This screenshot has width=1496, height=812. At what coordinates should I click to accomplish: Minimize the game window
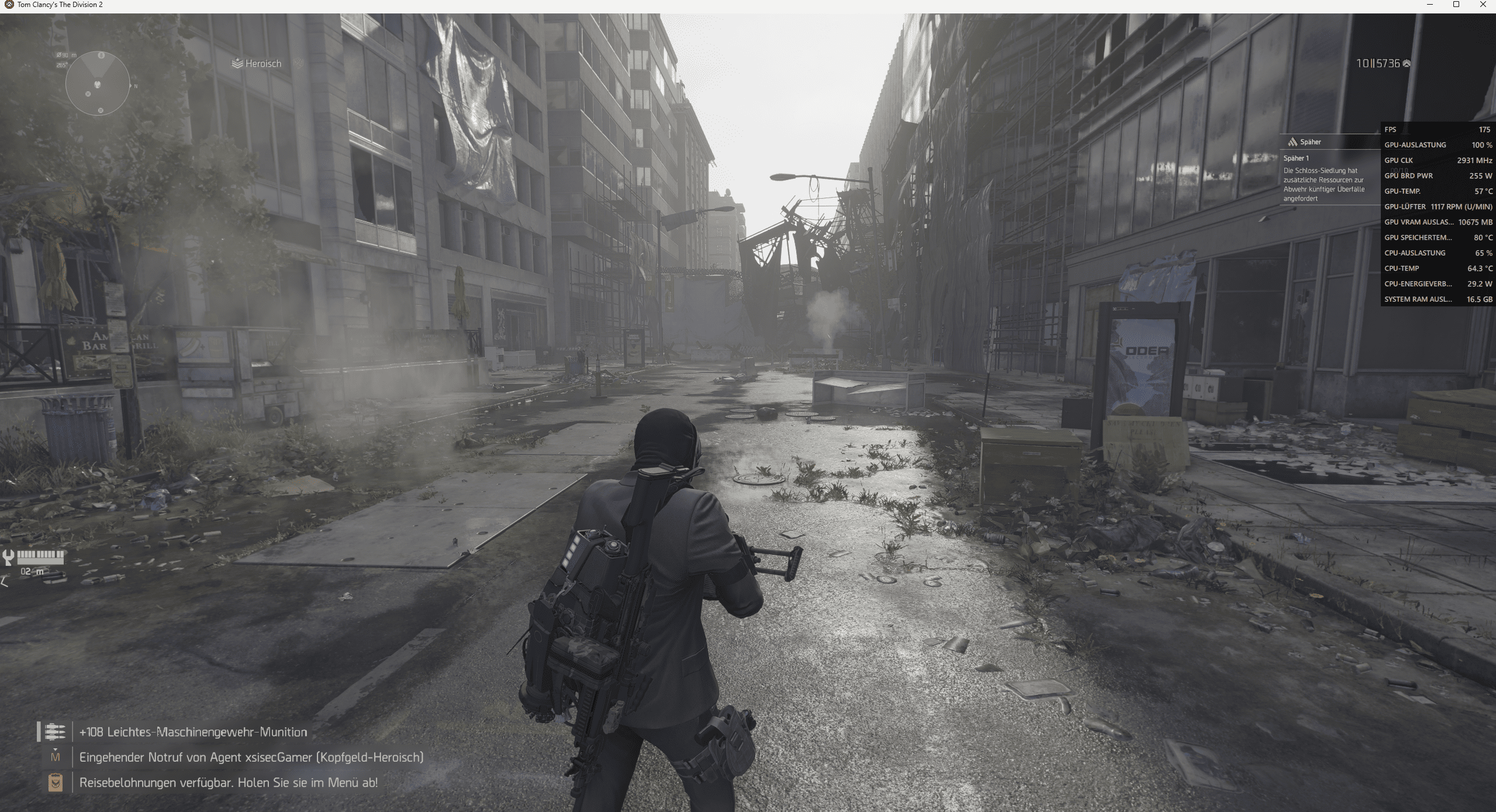pyautogui.click(x=1430, y=5)
